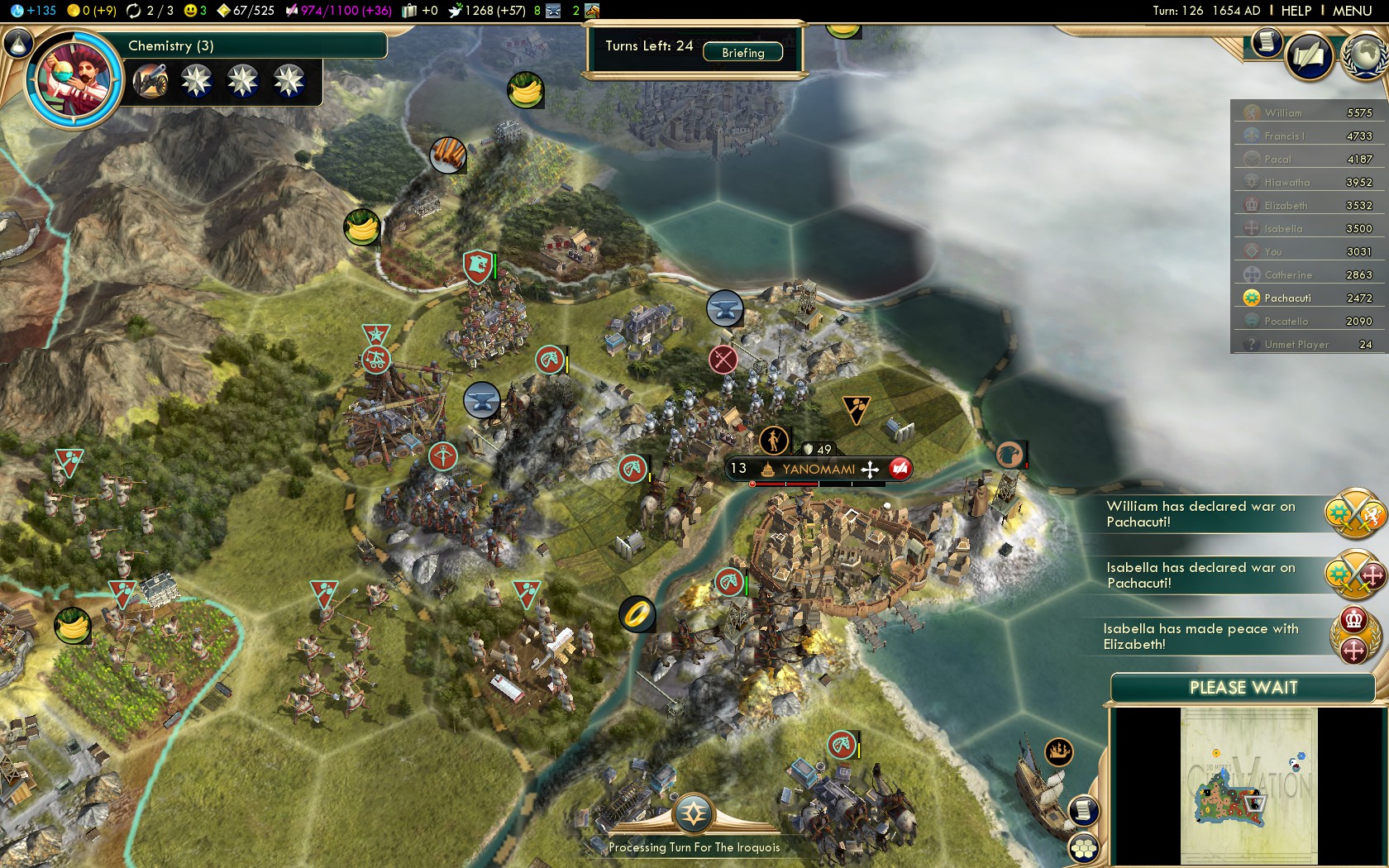Image resolution: width=1389 pixels, height=868 pixels.
Task: Click the Briefing button
Action: [742, 52]
